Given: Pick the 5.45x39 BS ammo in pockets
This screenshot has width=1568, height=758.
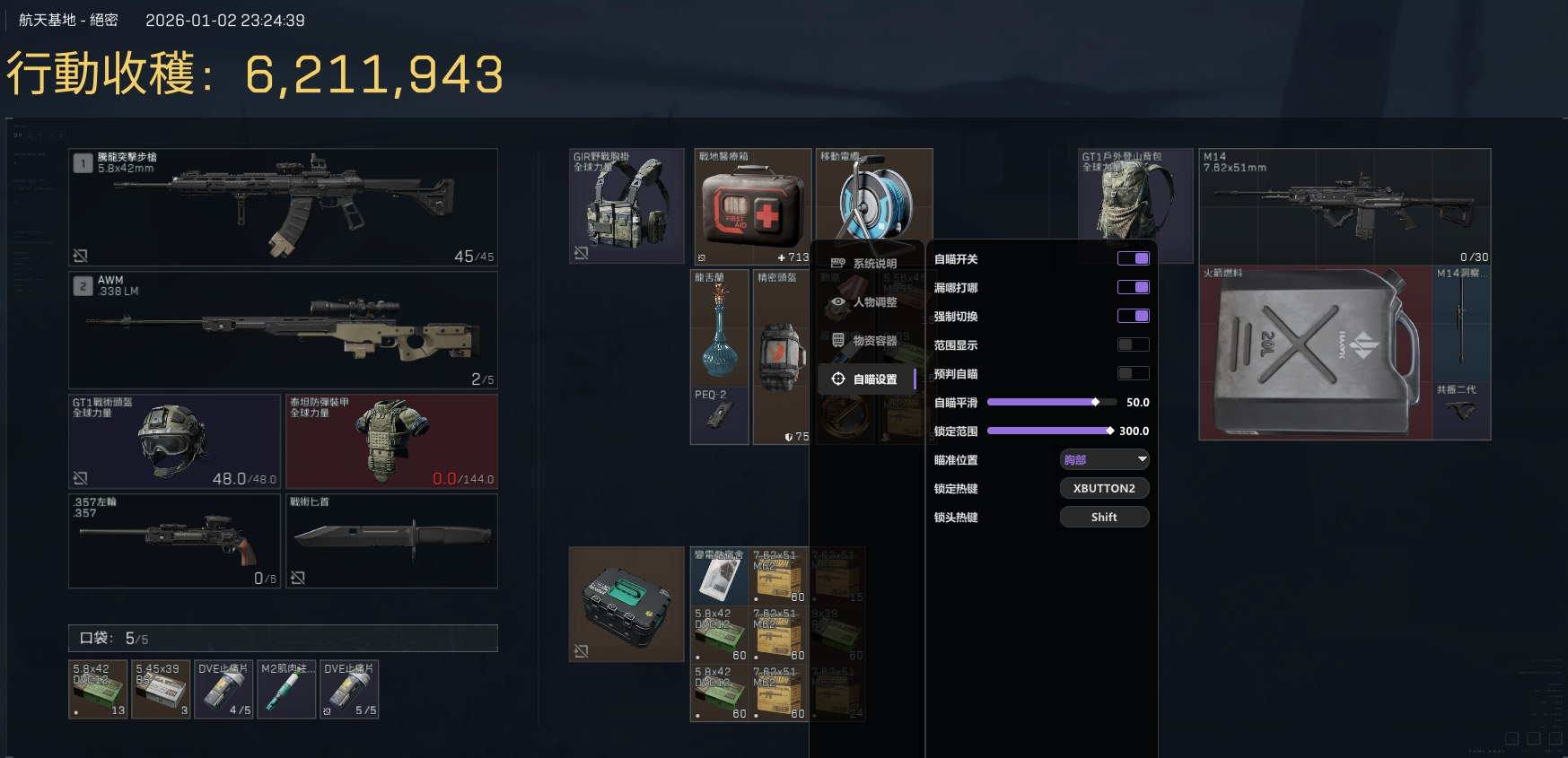Looking at the screenshot, I should (161, 690).
